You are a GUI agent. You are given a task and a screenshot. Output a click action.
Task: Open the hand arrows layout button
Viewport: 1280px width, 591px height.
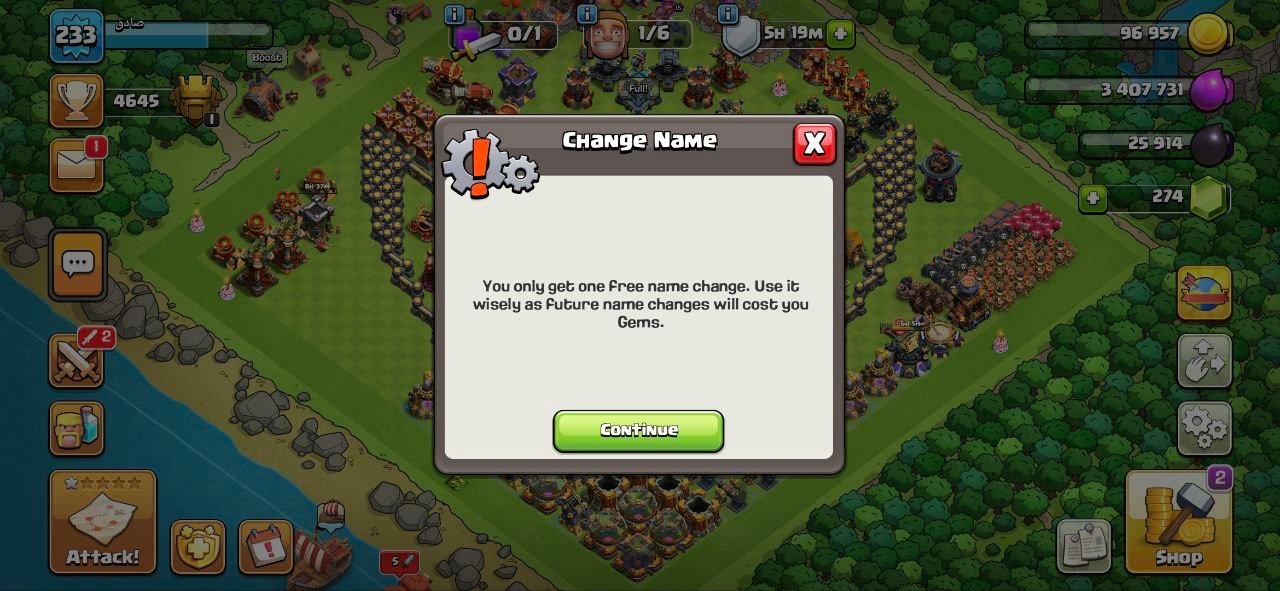[1204, 361]
